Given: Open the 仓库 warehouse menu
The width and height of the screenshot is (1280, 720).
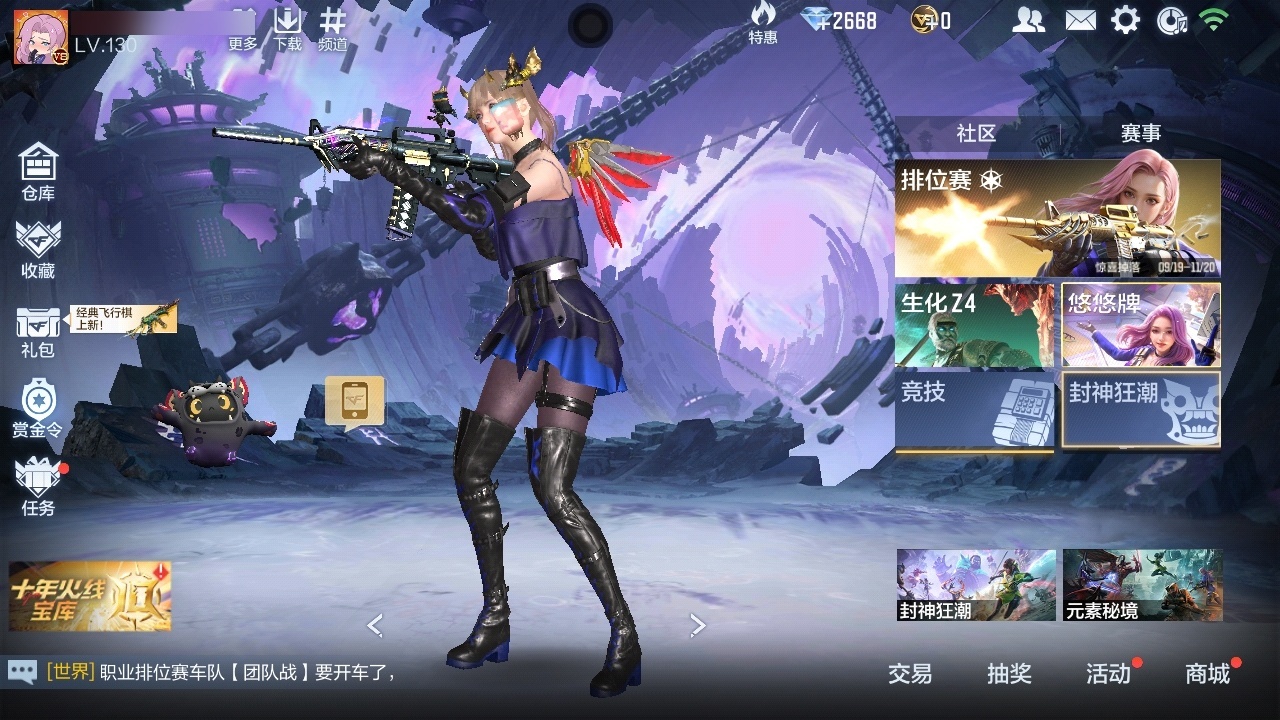Looking at the screenshot, I should coord(38,171).
